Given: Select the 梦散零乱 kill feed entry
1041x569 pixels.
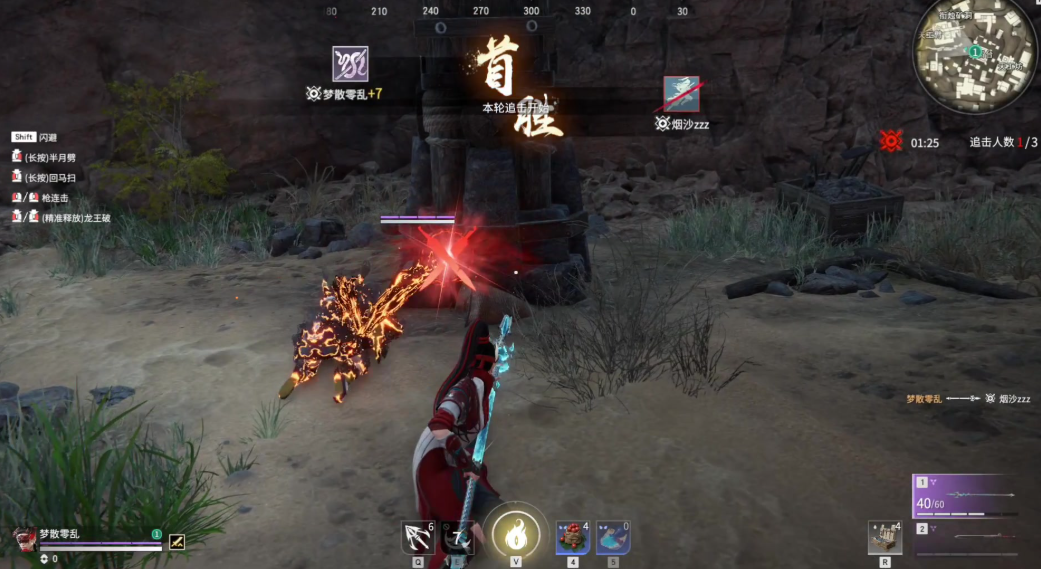Looking at the screenshot, I should 925,398.
